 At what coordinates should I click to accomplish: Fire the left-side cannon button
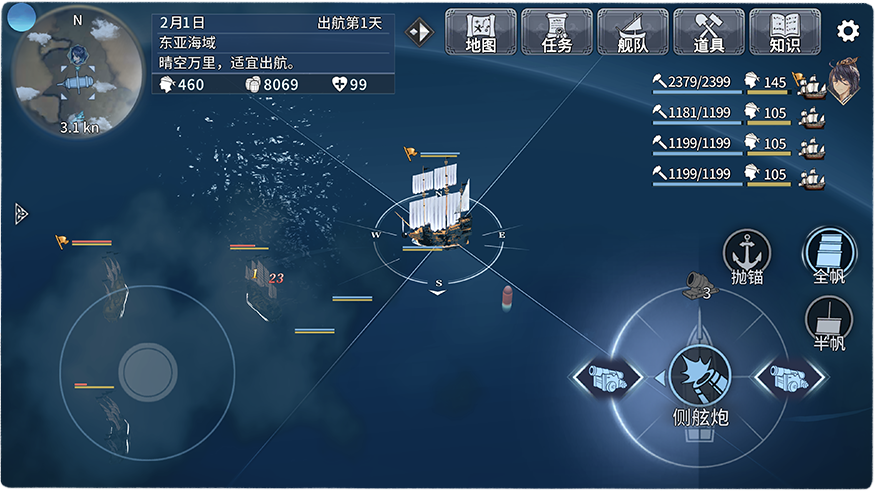(x=607, y=378)
